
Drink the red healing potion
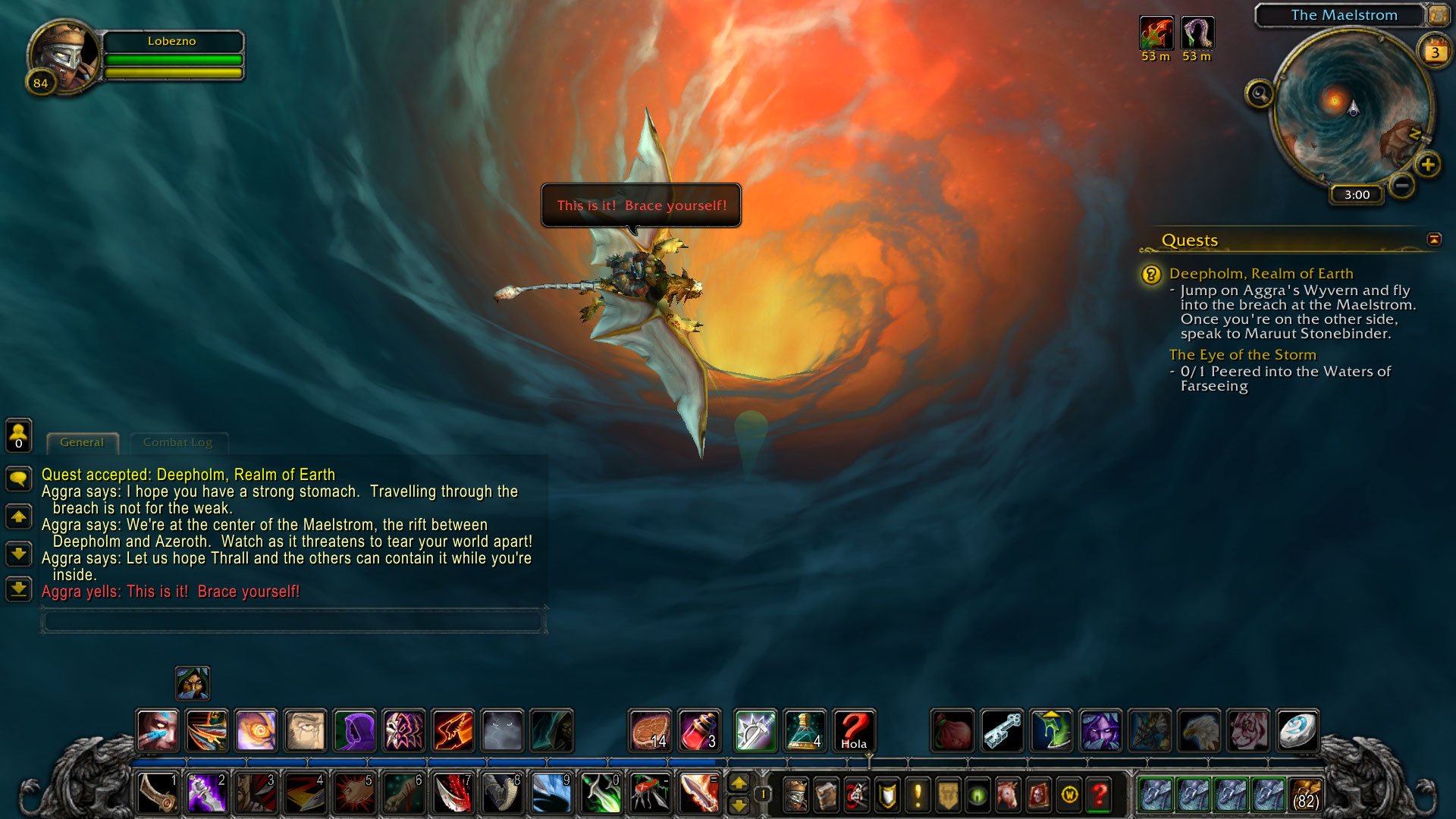click(x=699, y=731)
